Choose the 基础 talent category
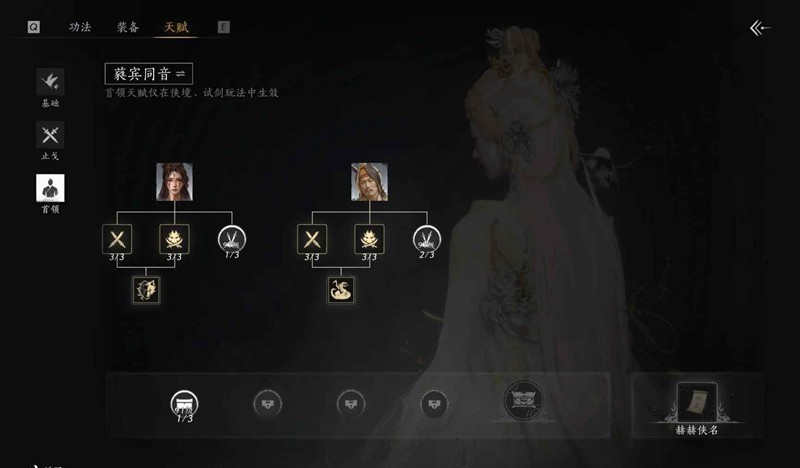 click(50, 84)
